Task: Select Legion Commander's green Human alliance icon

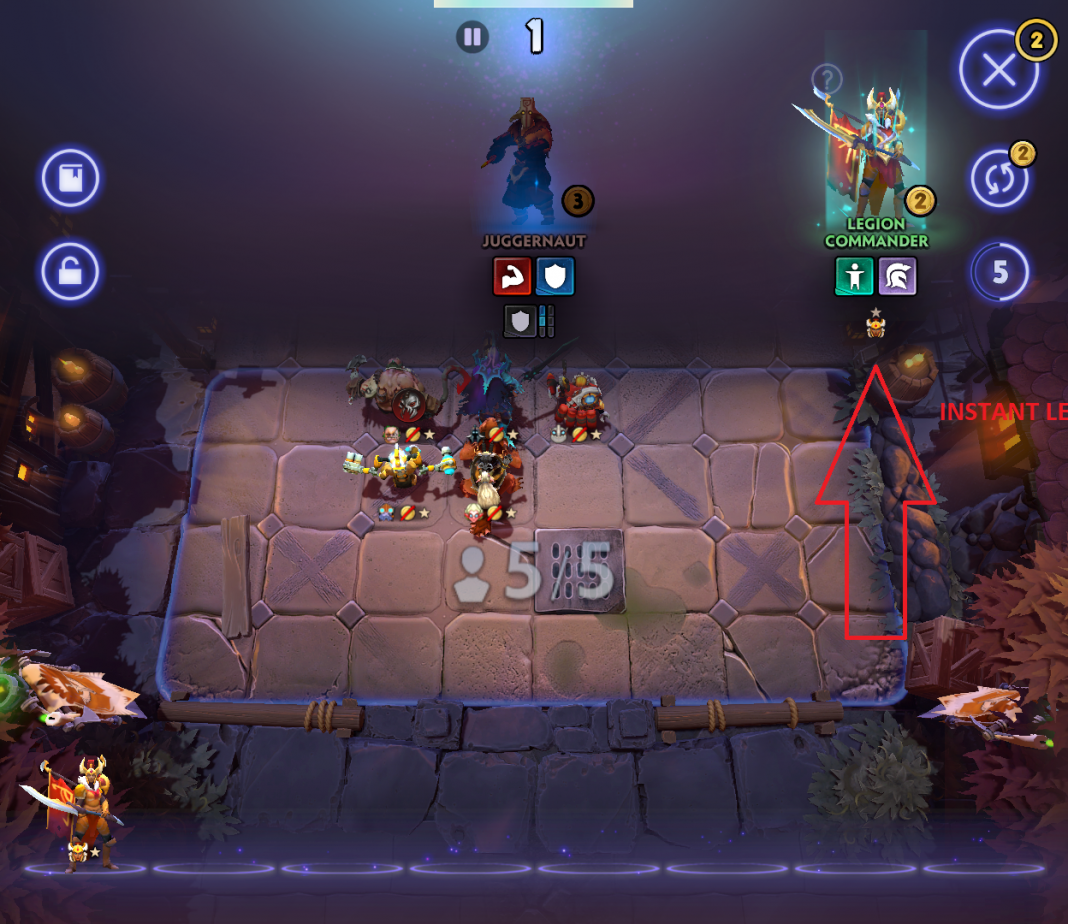Action: 854,277
